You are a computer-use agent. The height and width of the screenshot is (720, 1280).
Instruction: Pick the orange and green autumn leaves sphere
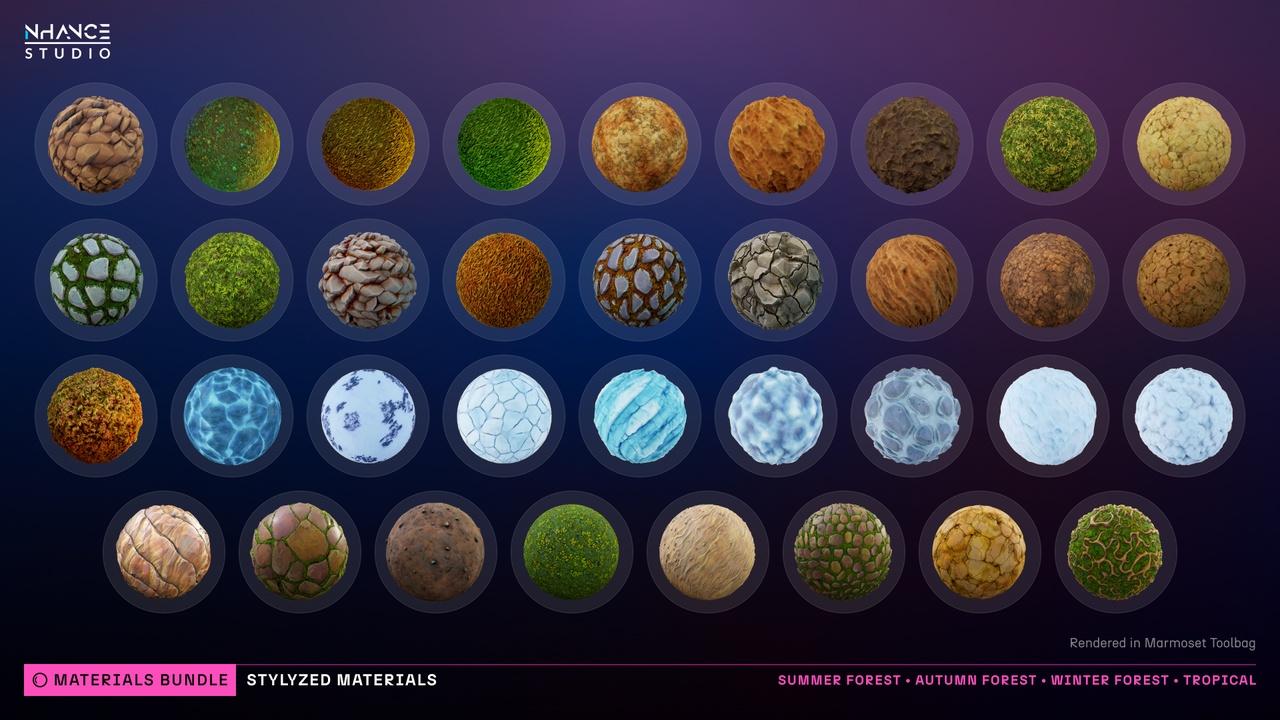96,416
